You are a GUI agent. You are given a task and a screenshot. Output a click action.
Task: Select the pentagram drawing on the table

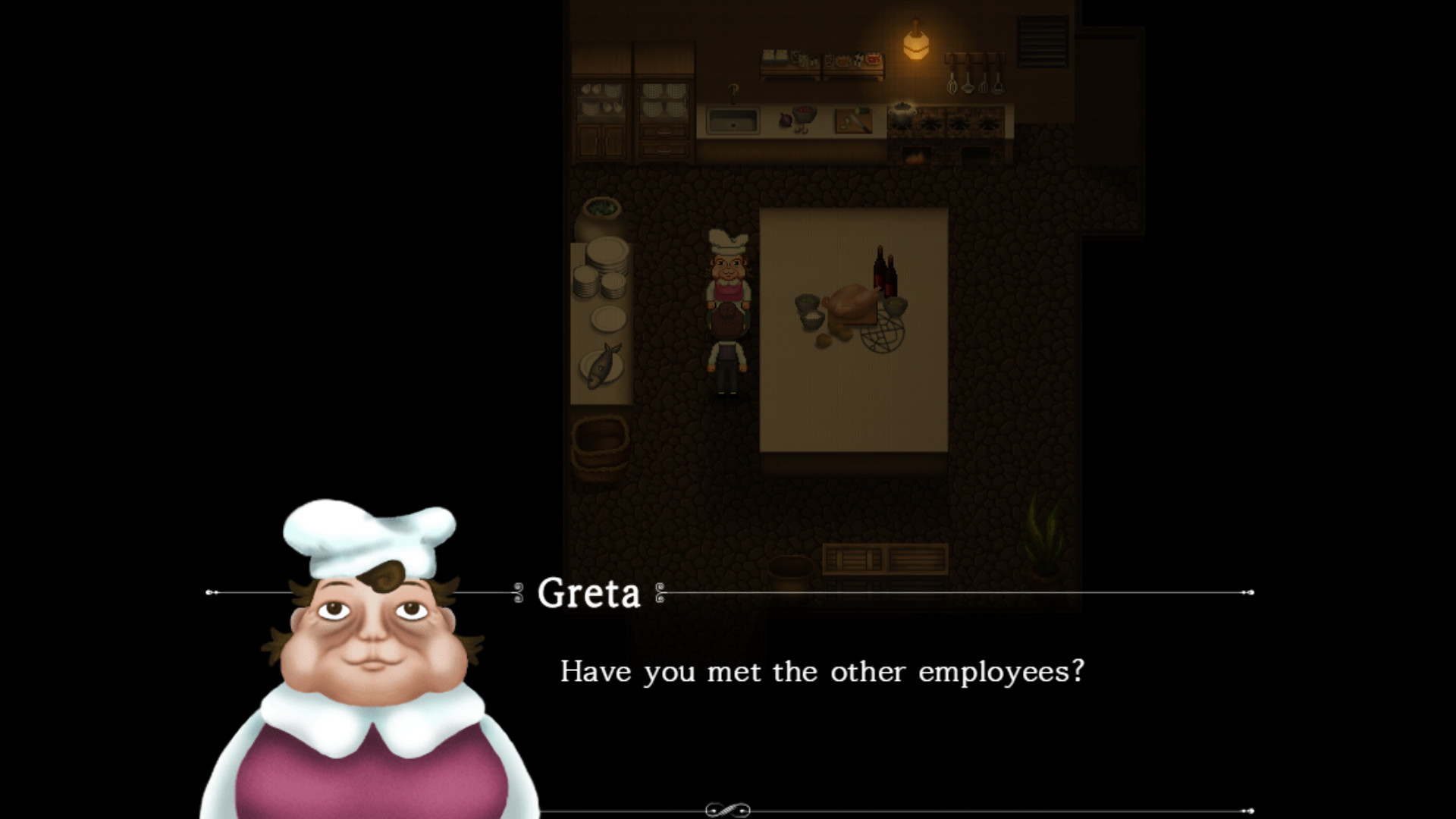pyautogui.click(x=883, y=334)
